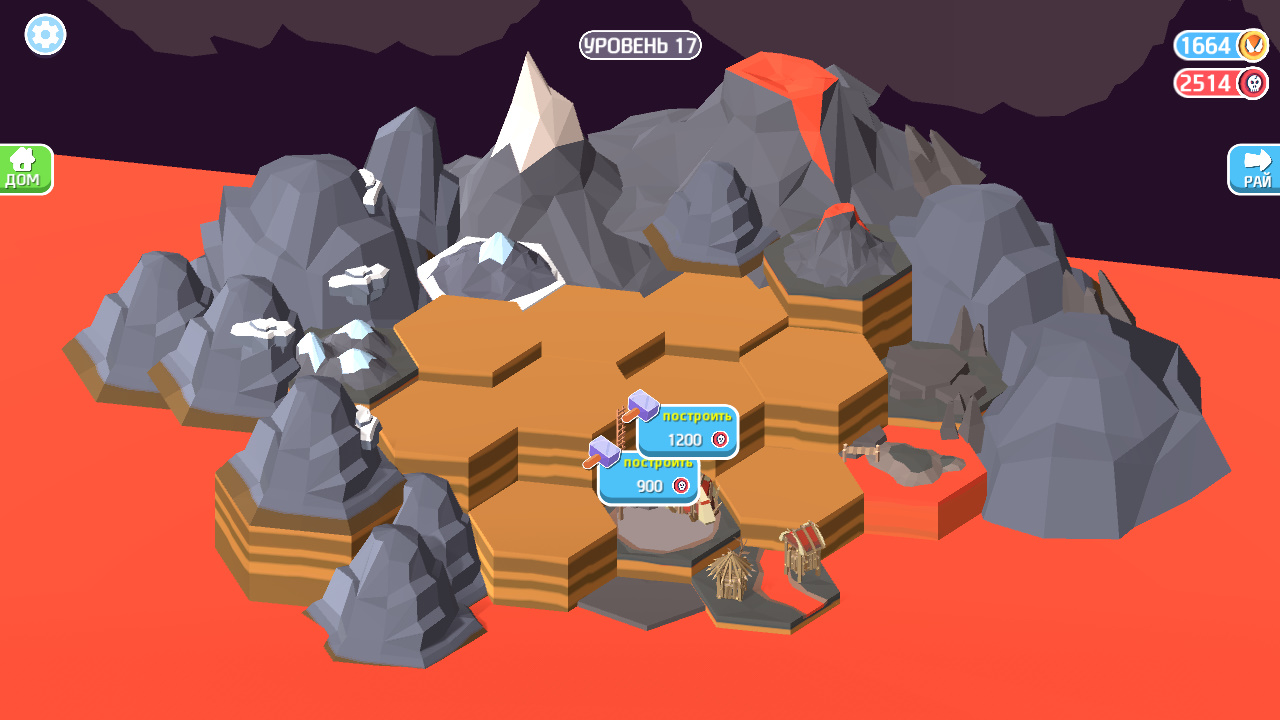Click the skull icon next to 2514
The image size is (1280, 720).
pyautogui.click(x=1252, y=83)
